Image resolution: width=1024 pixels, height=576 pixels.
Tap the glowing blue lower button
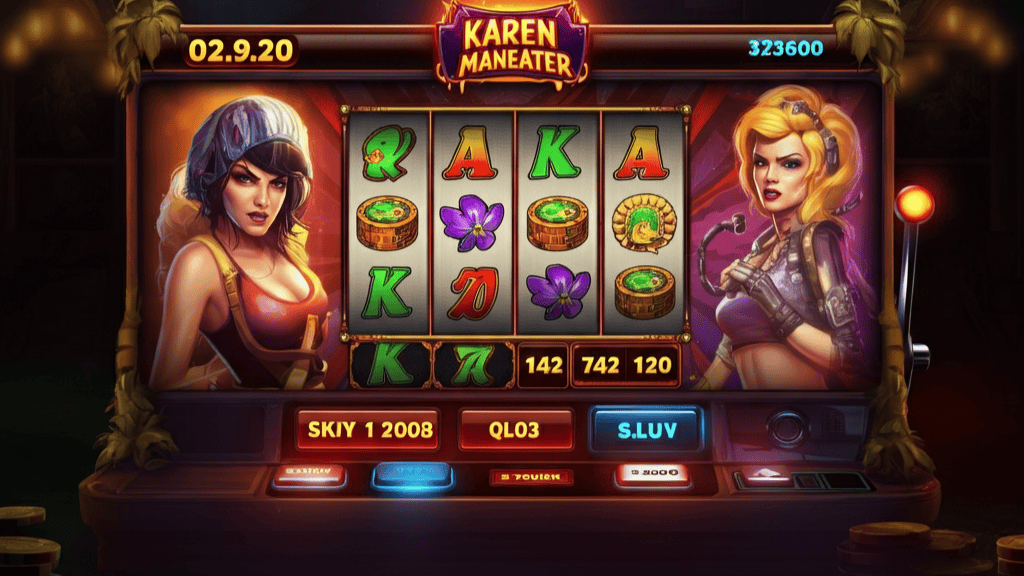pyautogui.click(x=414, y=475)
